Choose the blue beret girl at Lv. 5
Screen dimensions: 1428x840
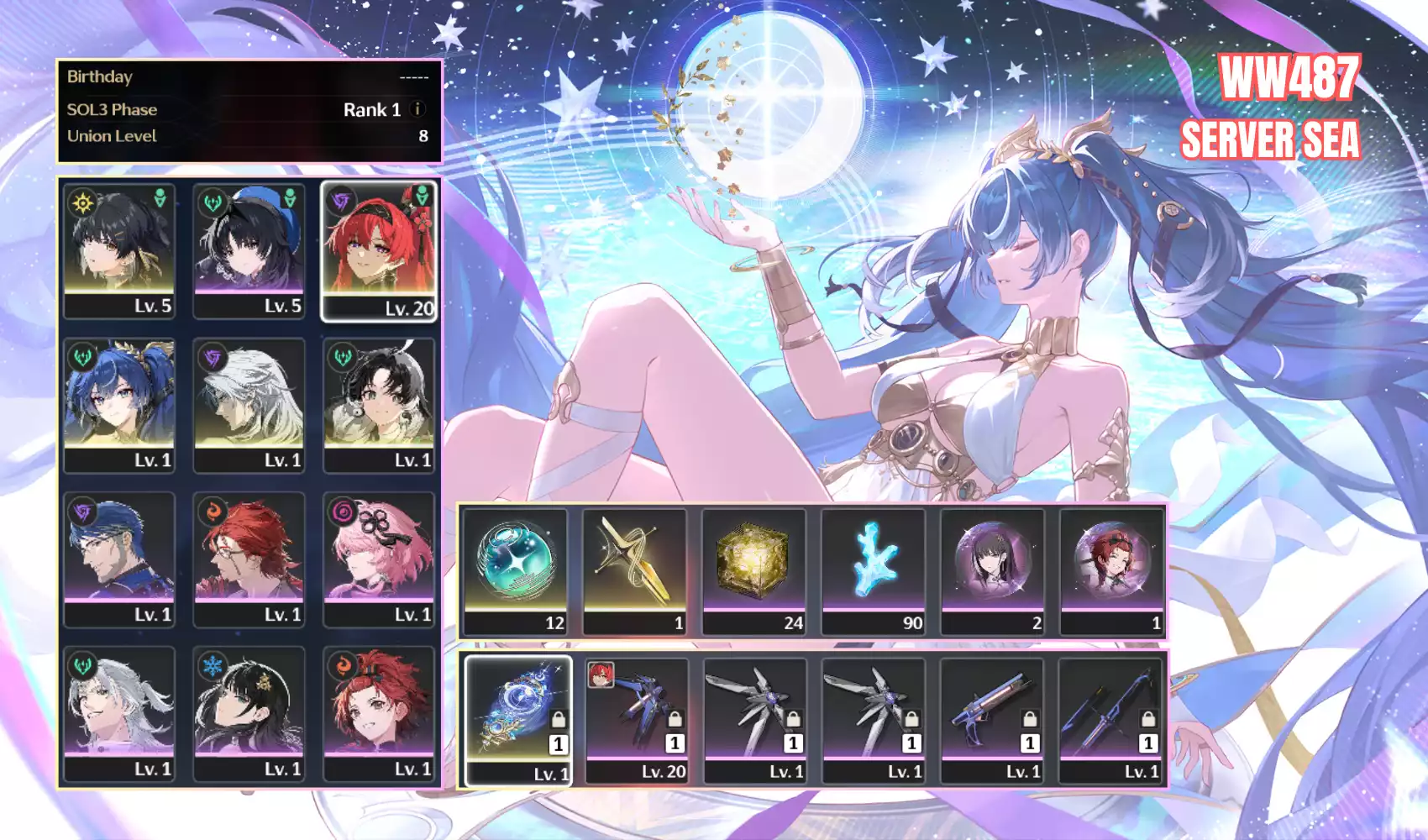point(249,251)
